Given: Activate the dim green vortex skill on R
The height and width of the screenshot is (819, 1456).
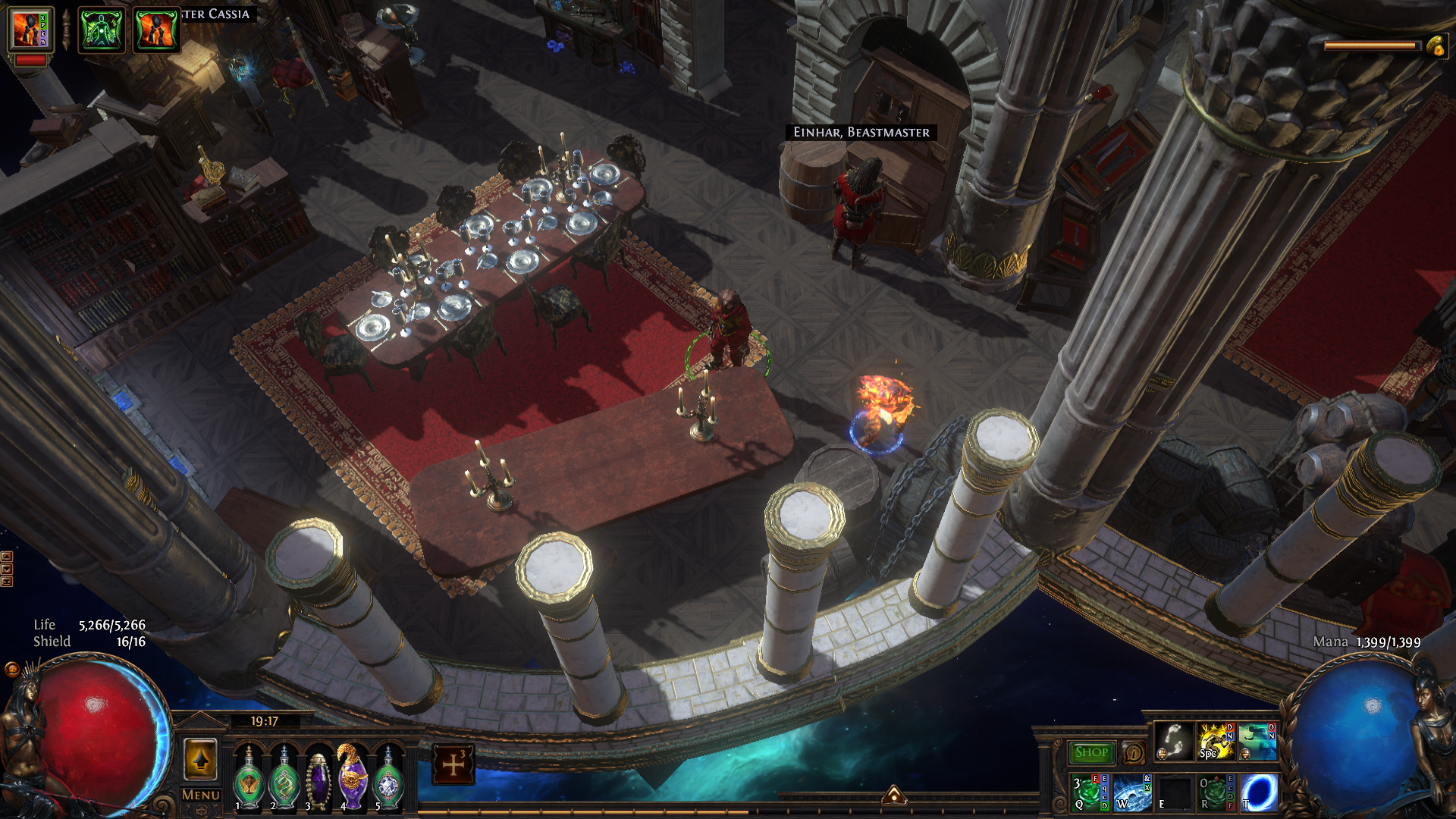Looking at the screenshot, I should [1216, 792].
